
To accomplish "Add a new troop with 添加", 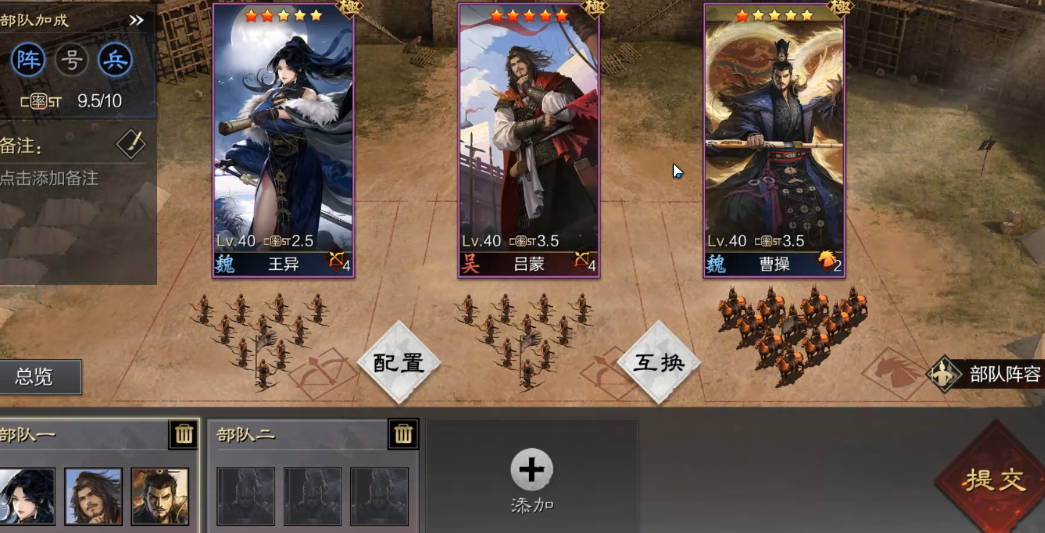I will (x=532, y=479).
